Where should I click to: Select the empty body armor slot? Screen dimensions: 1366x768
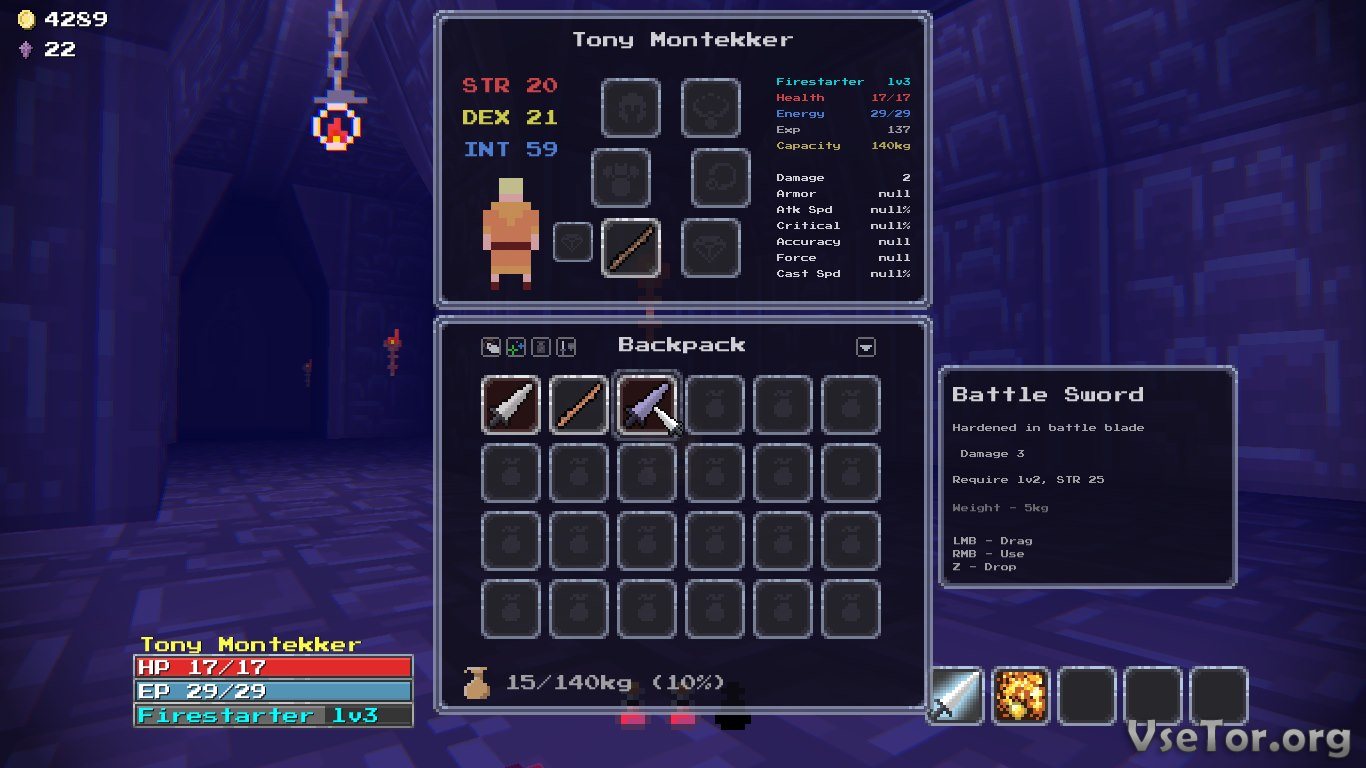621,178
